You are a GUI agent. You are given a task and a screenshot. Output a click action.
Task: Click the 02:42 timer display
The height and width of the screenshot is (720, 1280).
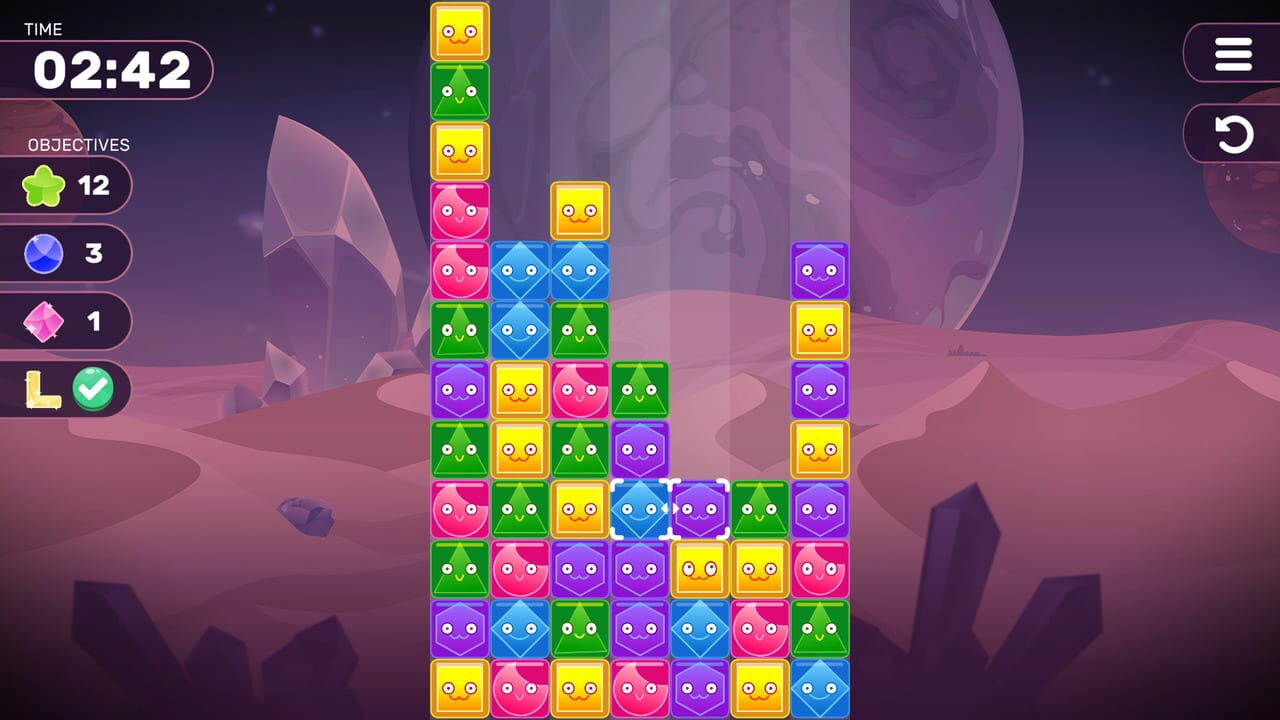110,70
